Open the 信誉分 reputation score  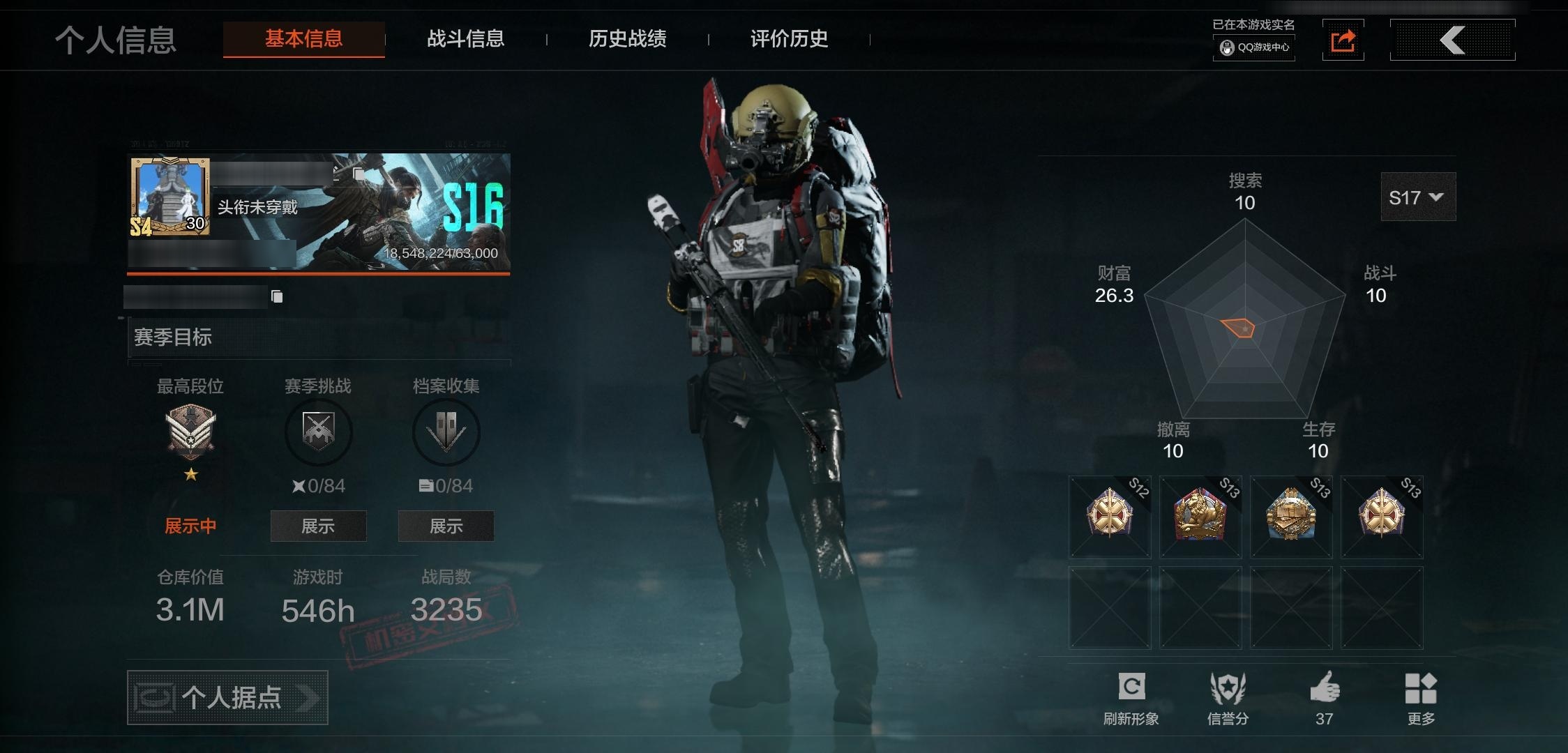[1228, 688]
